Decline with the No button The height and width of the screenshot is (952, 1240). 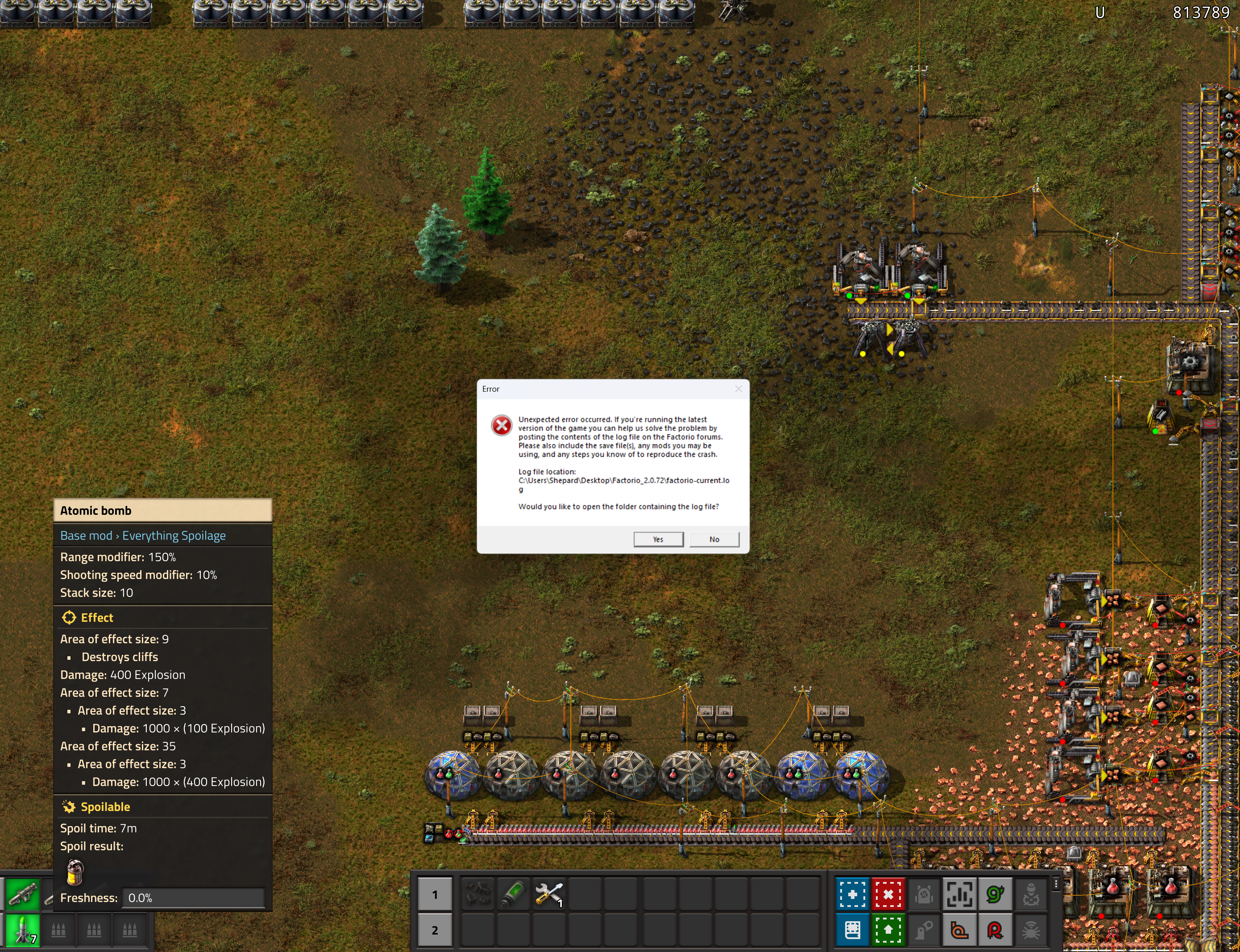pos(714,539)
